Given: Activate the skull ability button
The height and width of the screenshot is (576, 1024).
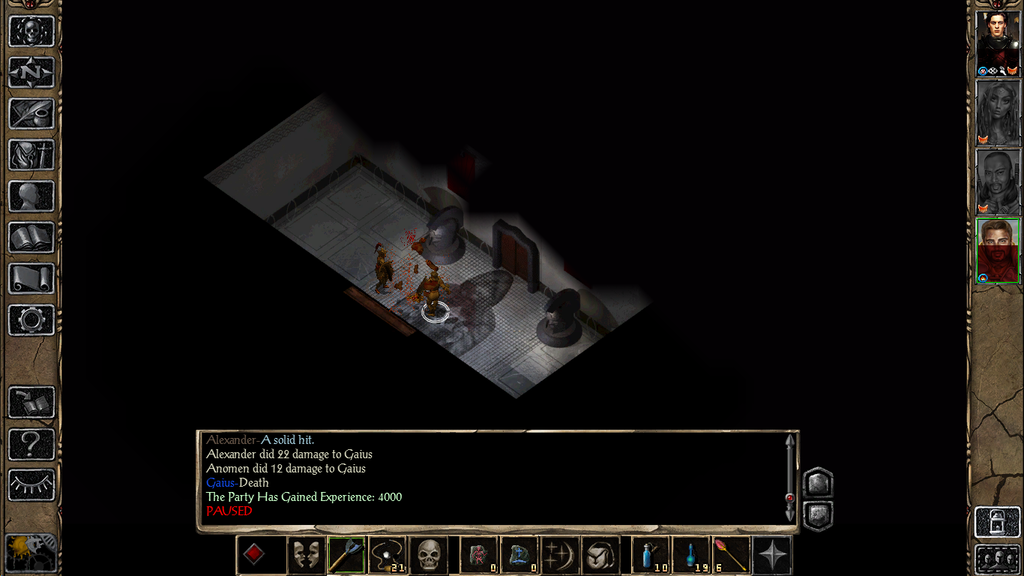Looking at the screenshot, I should 428,555.
